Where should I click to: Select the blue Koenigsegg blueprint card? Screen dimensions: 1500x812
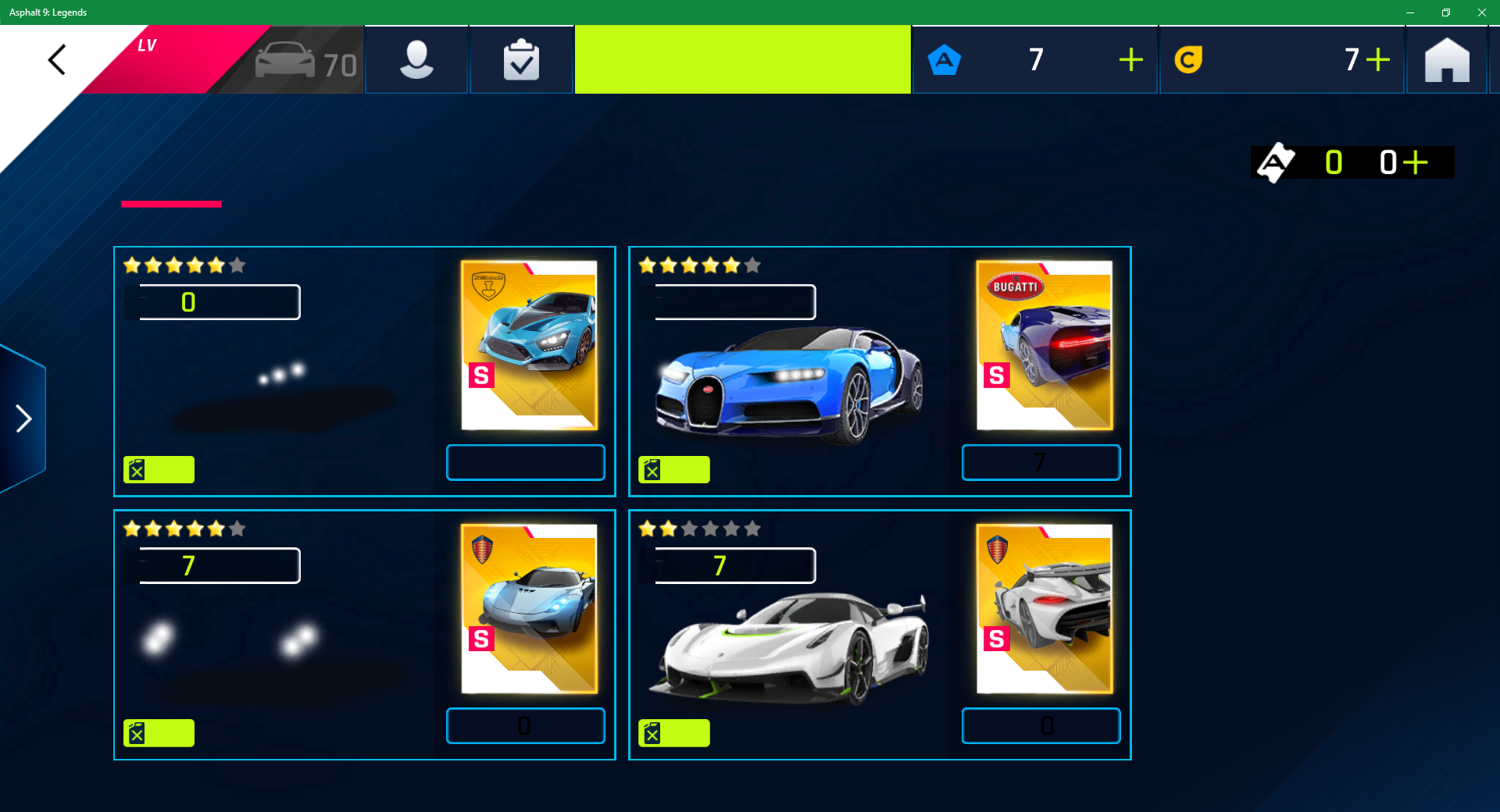click(529, 608)
